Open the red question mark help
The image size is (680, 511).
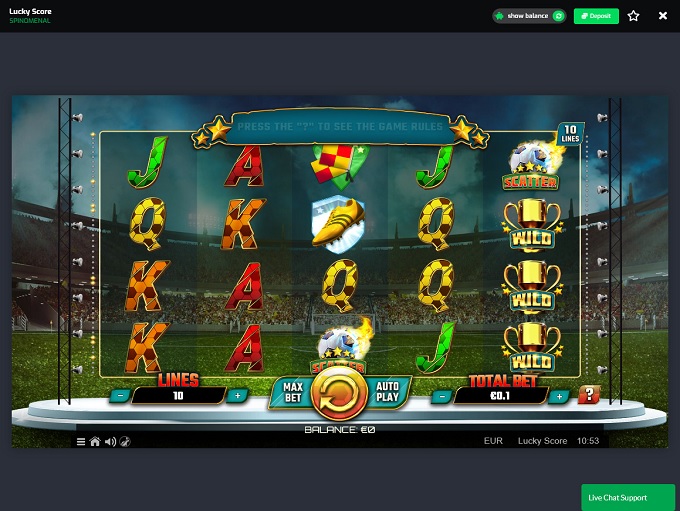588,395
